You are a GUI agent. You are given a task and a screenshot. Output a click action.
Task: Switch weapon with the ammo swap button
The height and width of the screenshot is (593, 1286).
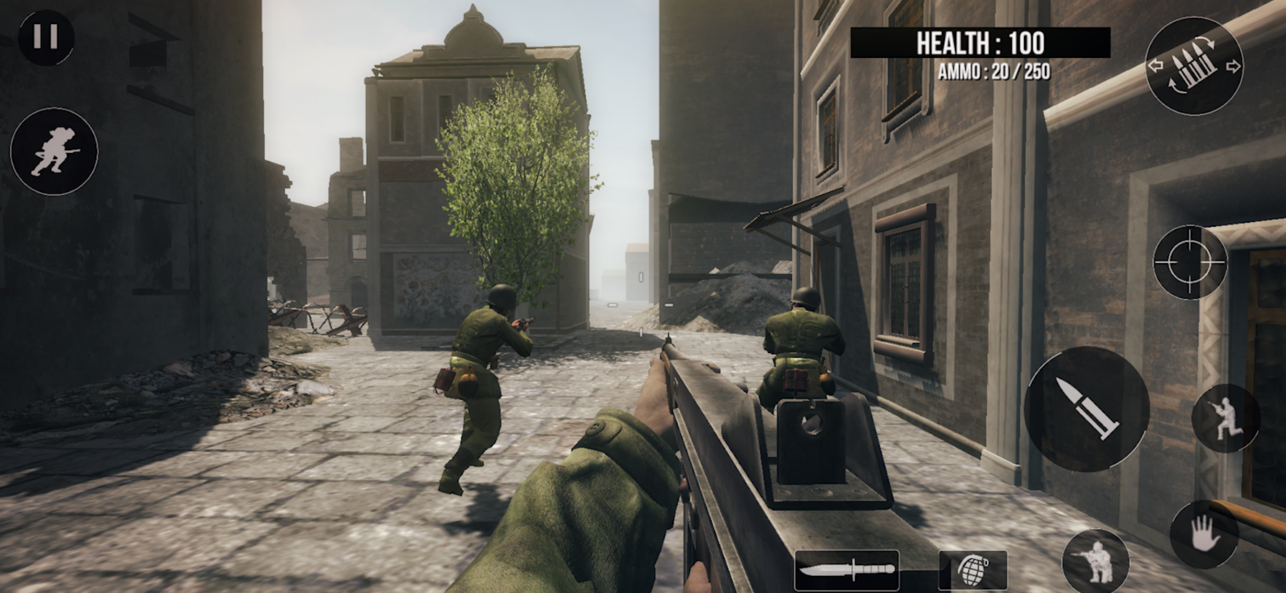coord(1194,66)
